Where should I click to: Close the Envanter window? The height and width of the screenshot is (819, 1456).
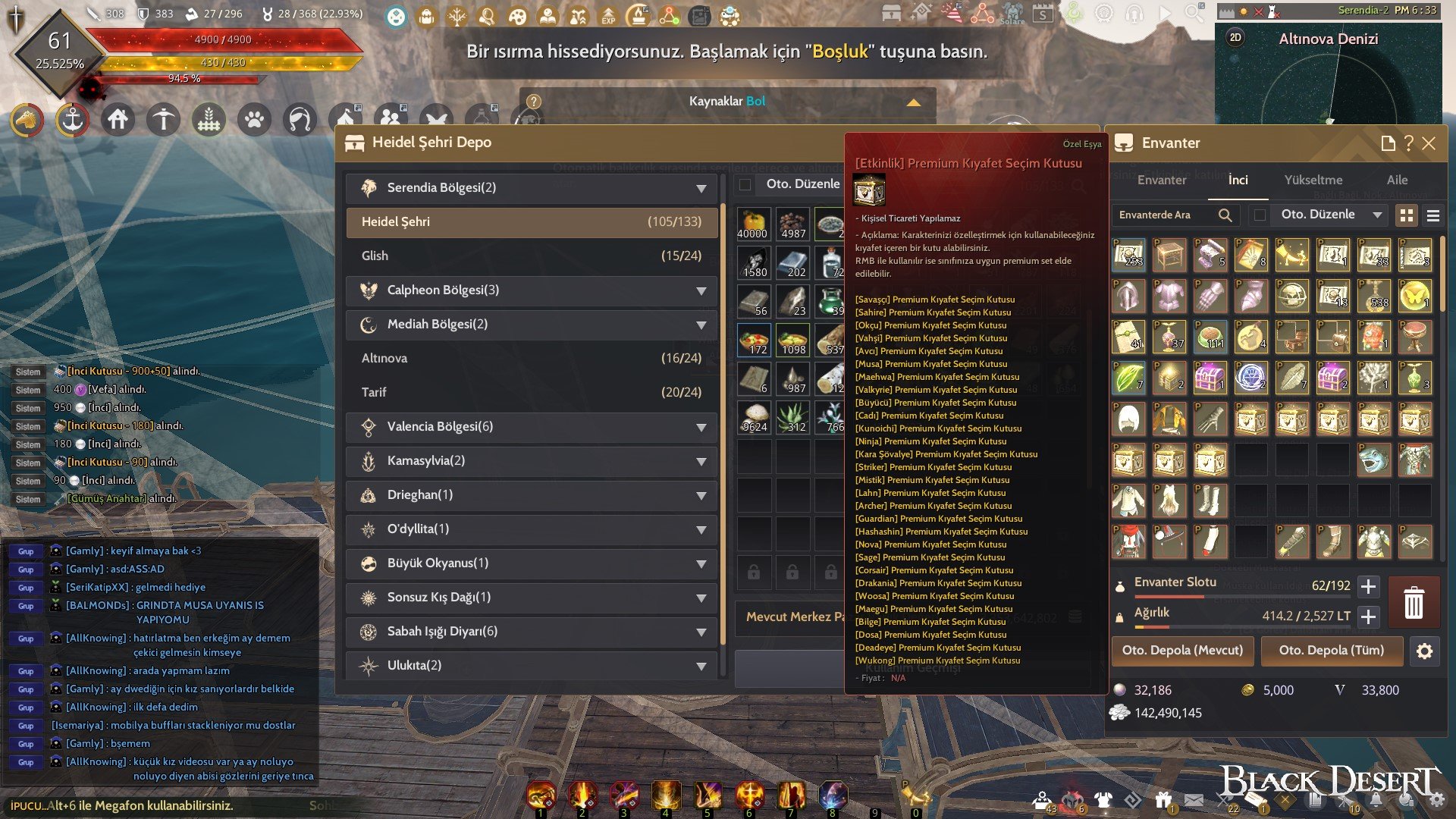pyautogui.click(x=1429, y=143)
